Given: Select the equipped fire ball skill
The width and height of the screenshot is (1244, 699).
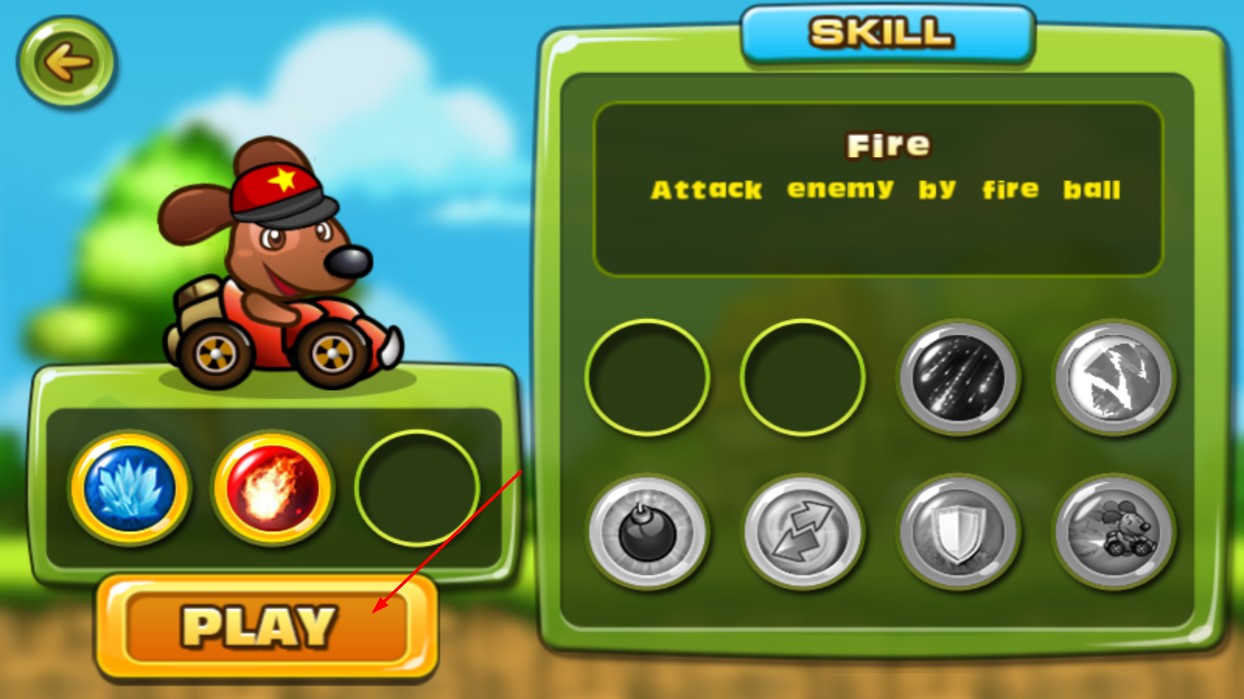Looking at the screenshot, I should [x=273, y=489].
